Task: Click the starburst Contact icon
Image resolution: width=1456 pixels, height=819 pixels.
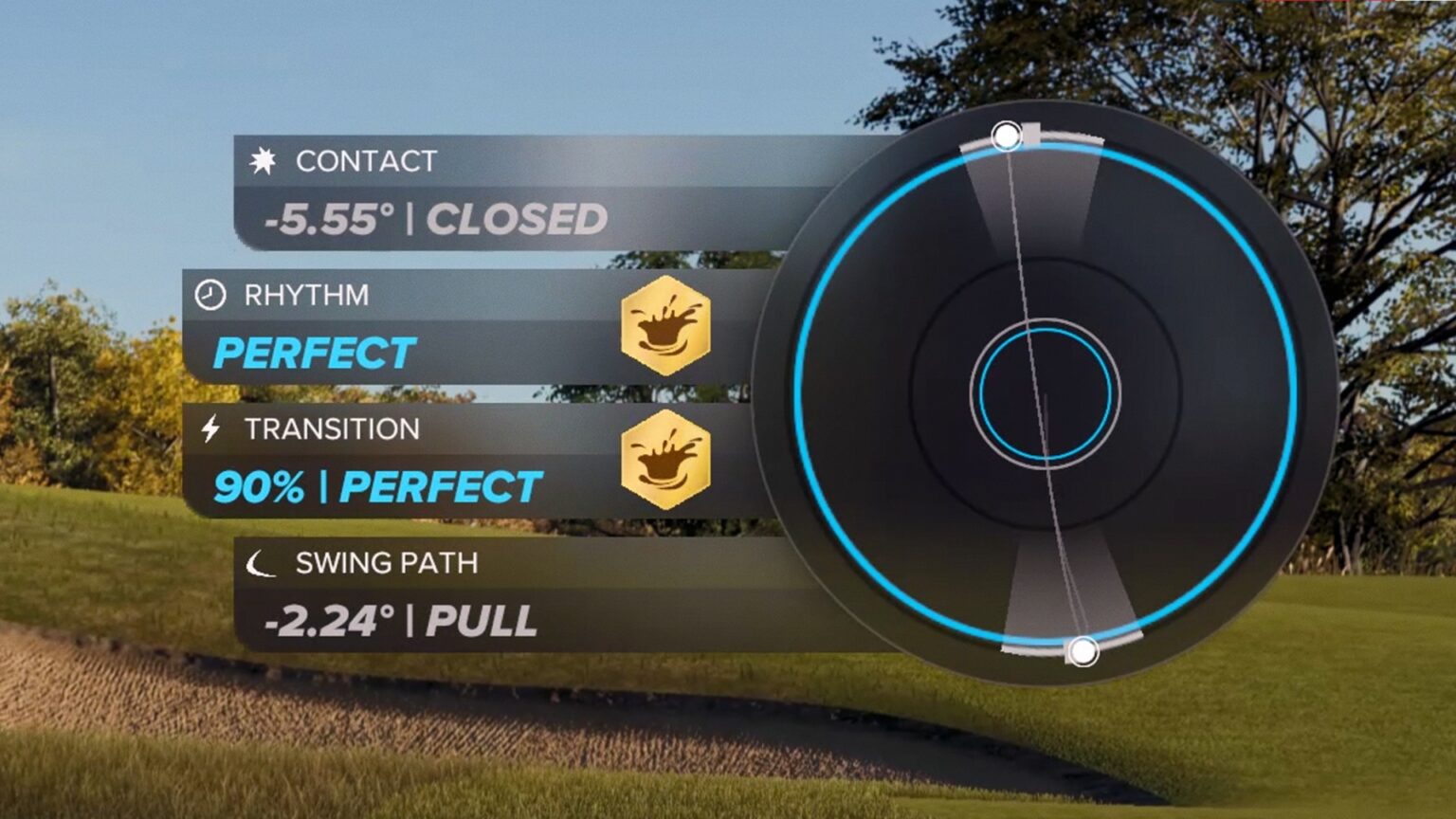Action: pyautogui.click(x=264, y=161)
